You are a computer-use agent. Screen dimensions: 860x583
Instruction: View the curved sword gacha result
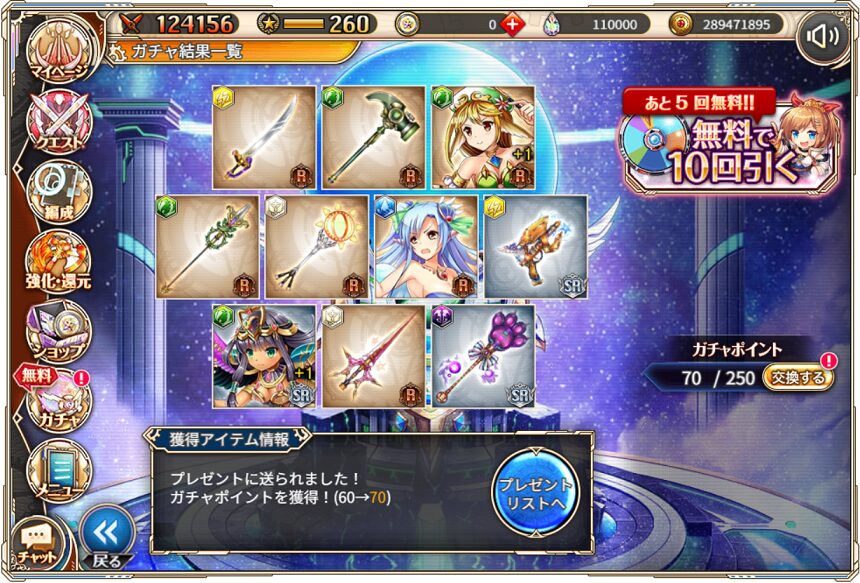click(263, 137)
